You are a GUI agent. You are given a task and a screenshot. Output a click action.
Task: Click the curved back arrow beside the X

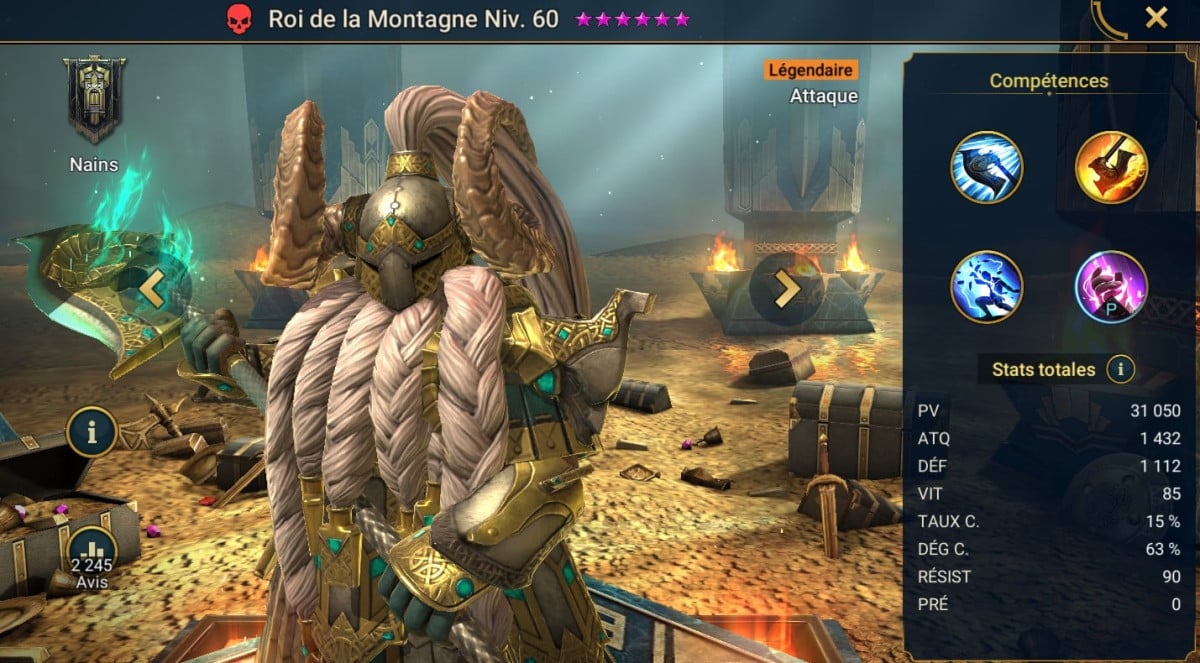coord(1108,18)
